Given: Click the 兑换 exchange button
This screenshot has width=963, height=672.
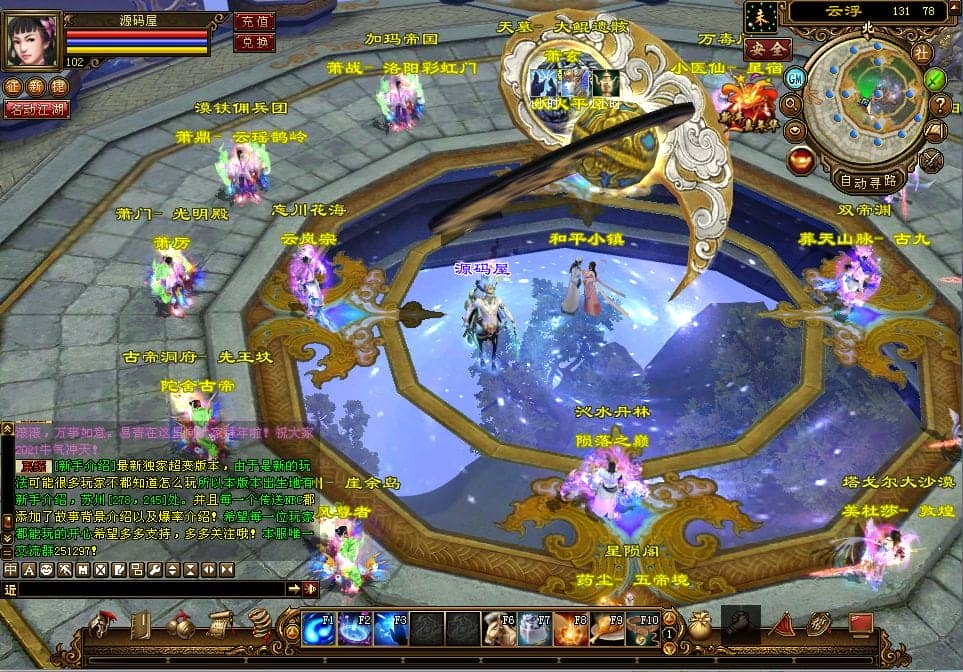Looking at the screenshot, I should (254, 42).
